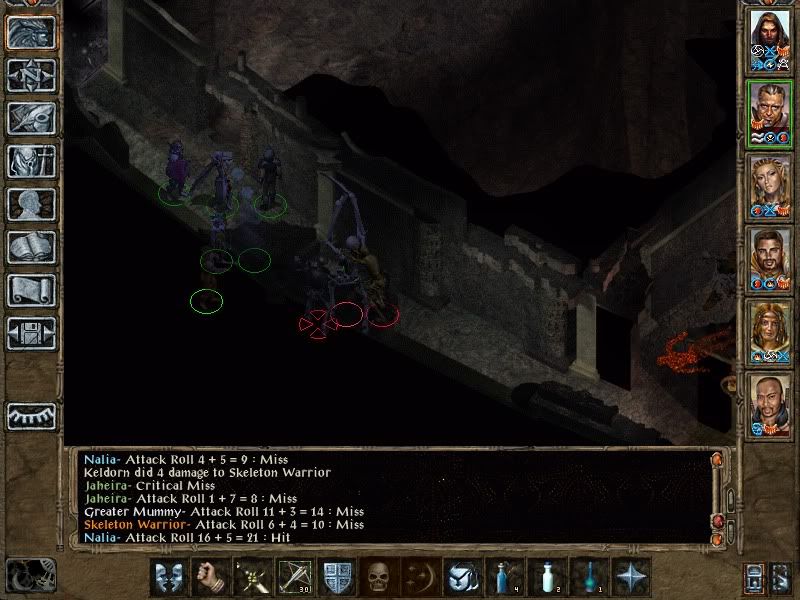
Task: Rest the party with the closed-eye button
Action: [x=30, y=415]
